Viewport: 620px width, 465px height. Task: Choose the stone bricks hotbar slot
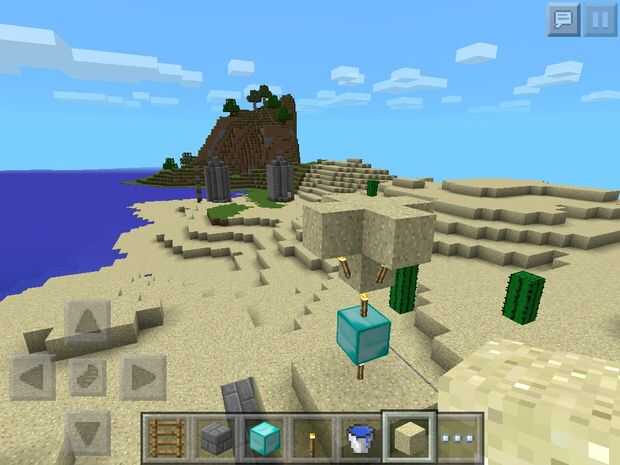(215, 438)
